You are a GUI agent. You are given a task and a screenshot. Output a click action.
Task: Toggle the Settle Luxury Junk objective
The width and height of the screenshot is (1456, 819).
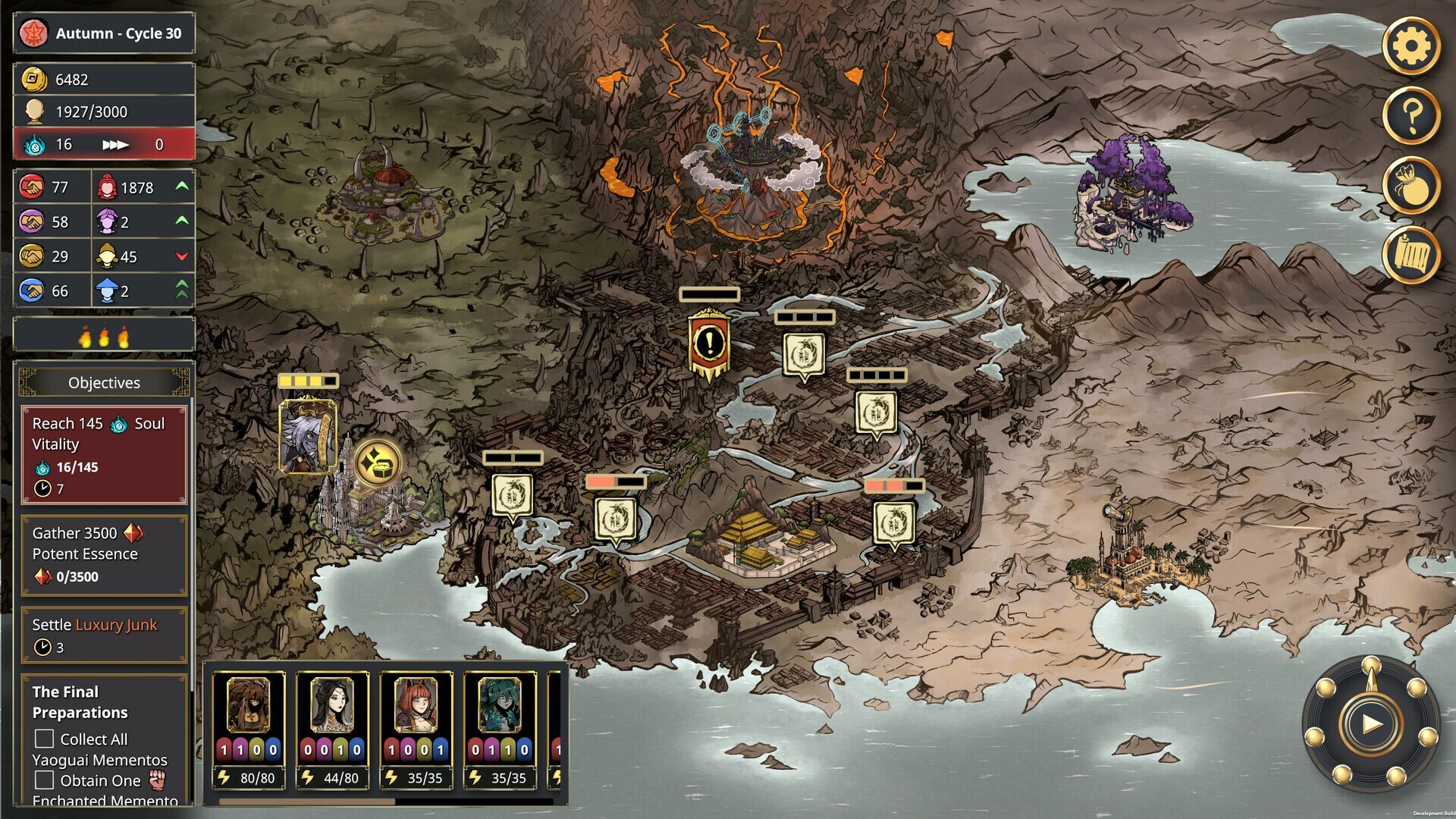tap(104, 635)
